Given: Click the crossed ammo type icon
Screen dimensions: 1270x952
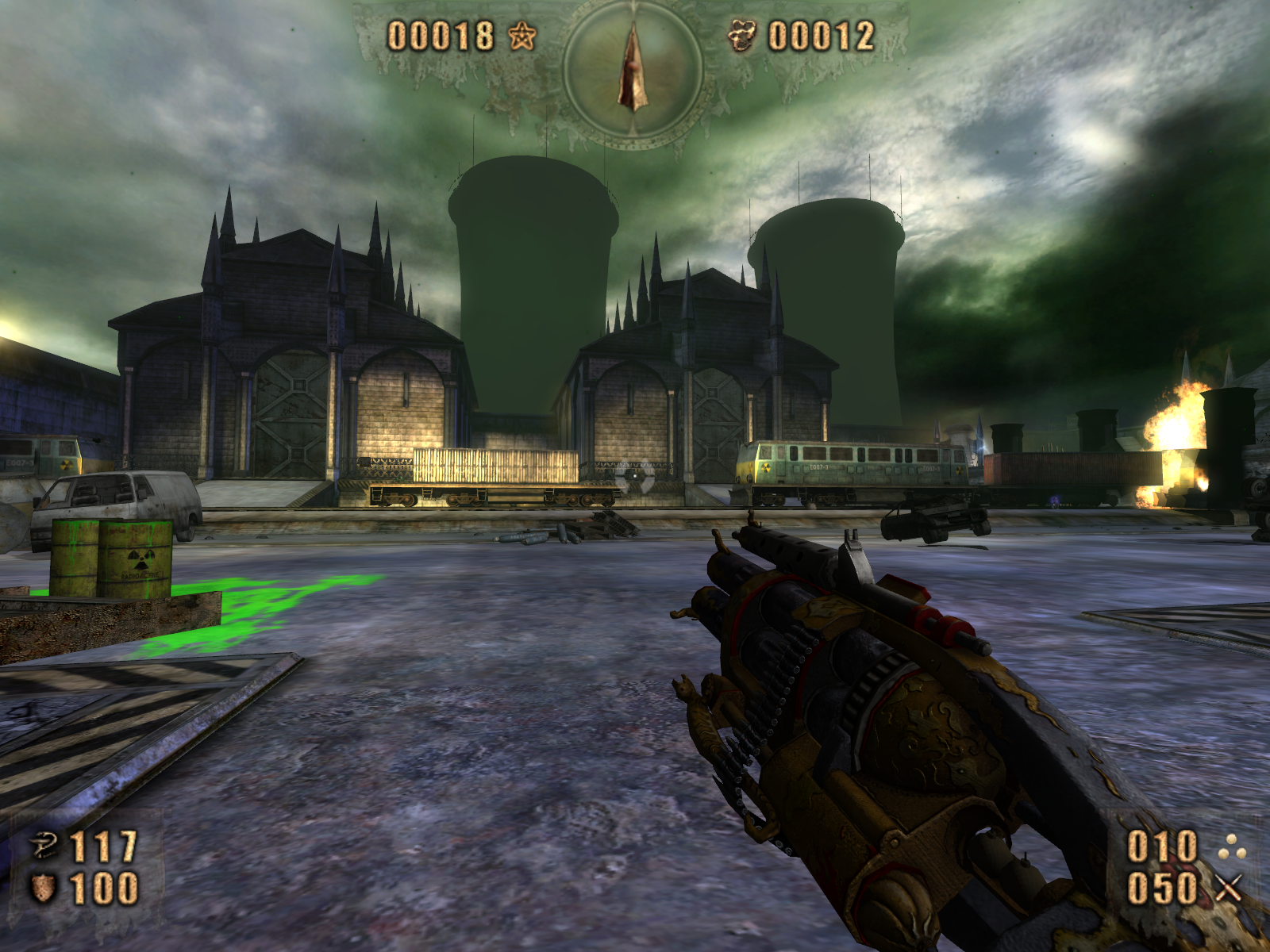Looking at the screenshot, I should [1228, 889].
